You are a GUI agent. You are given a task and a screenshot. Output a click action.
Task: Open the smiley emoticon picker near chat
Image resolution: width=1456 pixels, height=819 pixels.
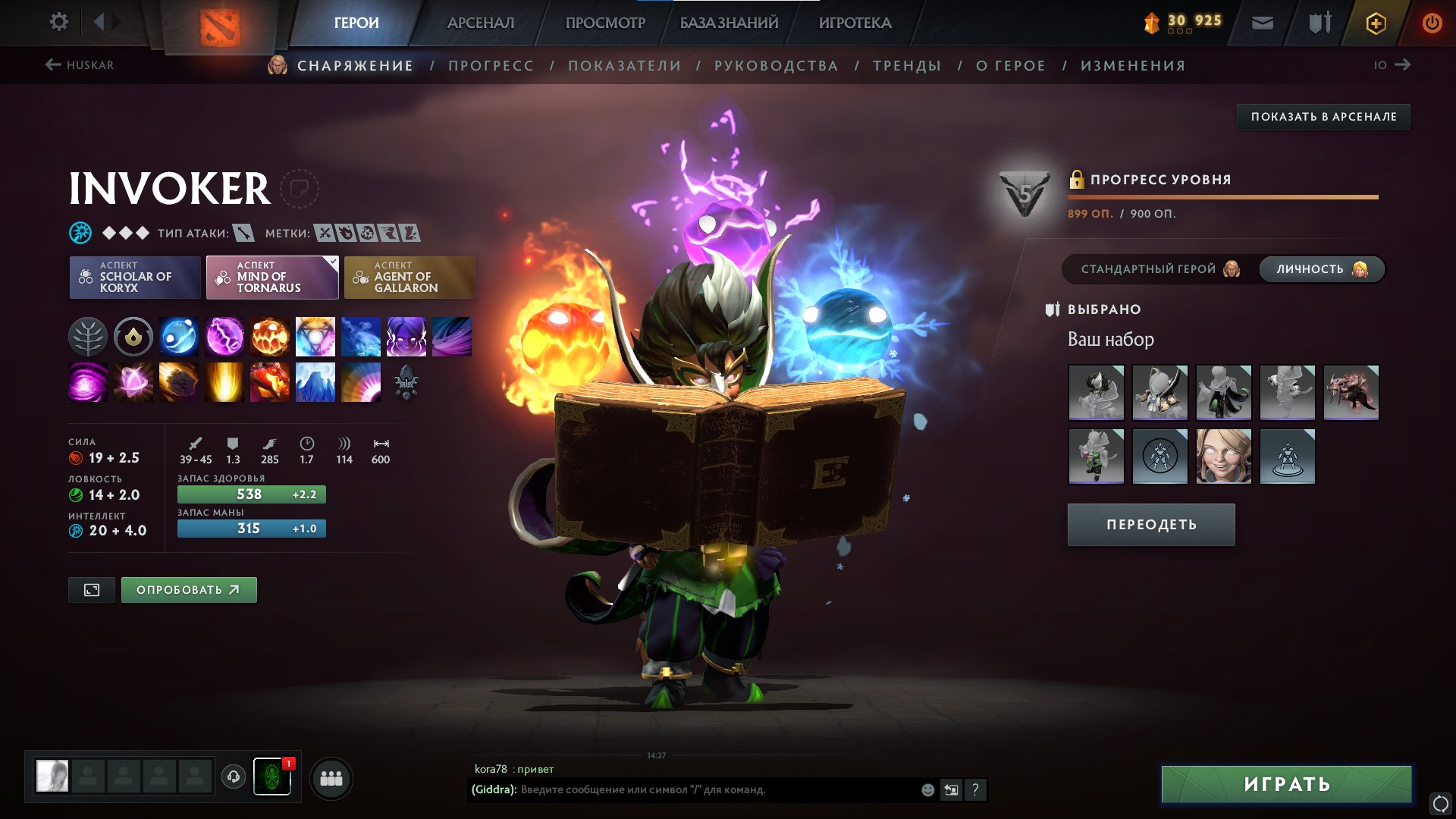[x=927, y=789]
